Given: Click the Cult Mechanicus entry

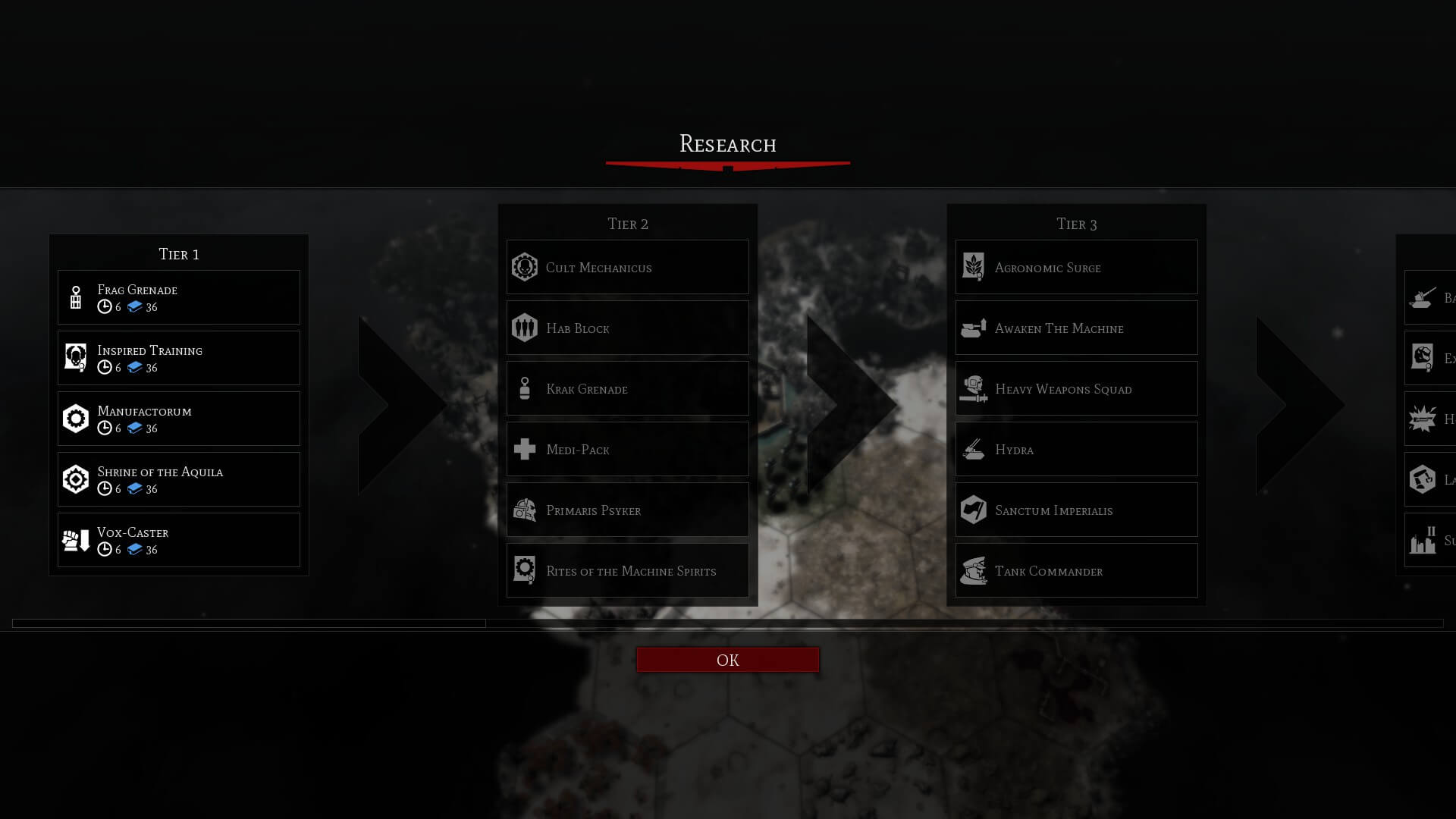Looking at the screenshot, I should tap(627, 267).
